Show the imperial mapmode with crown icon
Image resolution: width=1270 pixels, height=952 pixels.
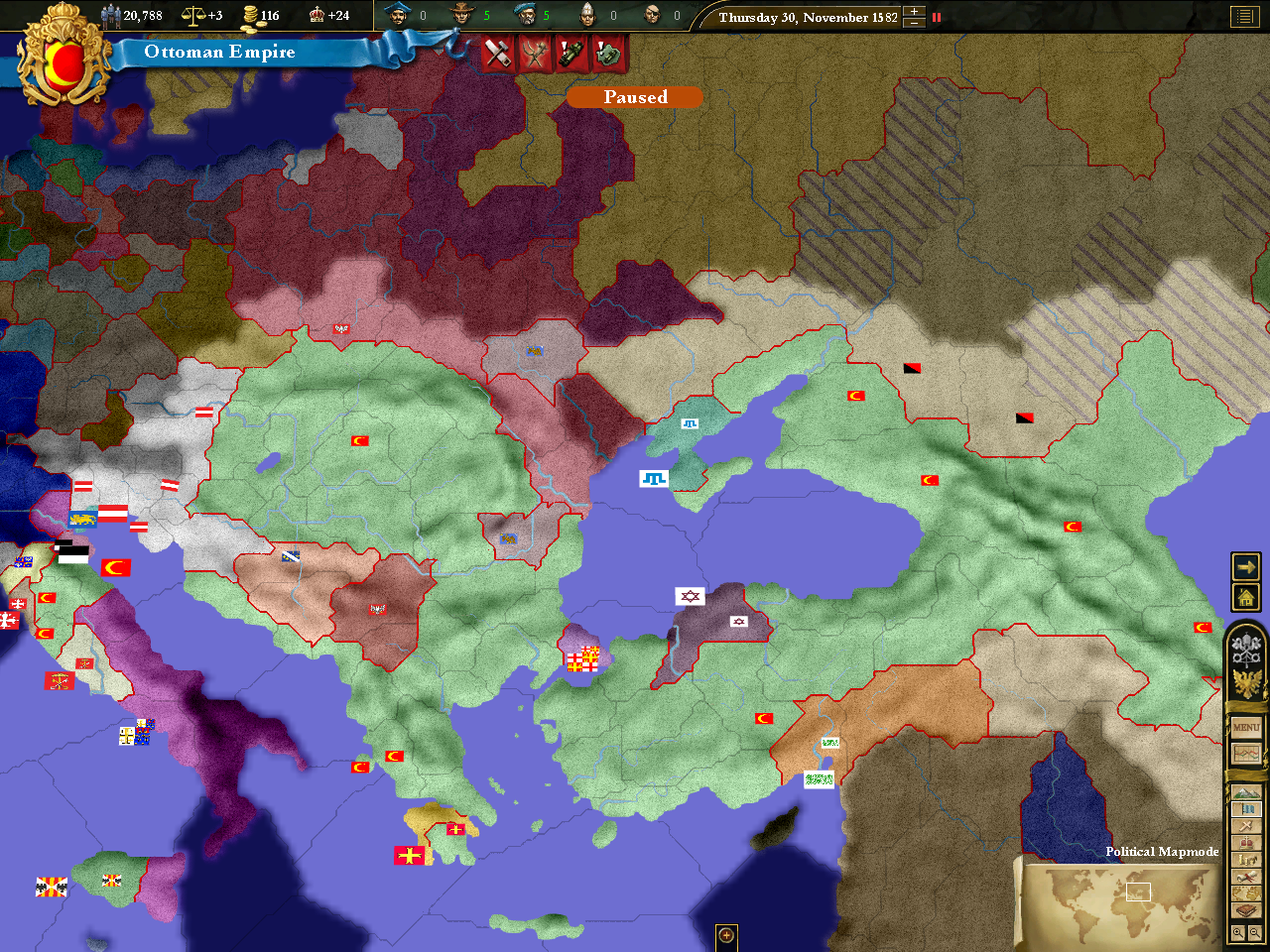(1246, 843)
